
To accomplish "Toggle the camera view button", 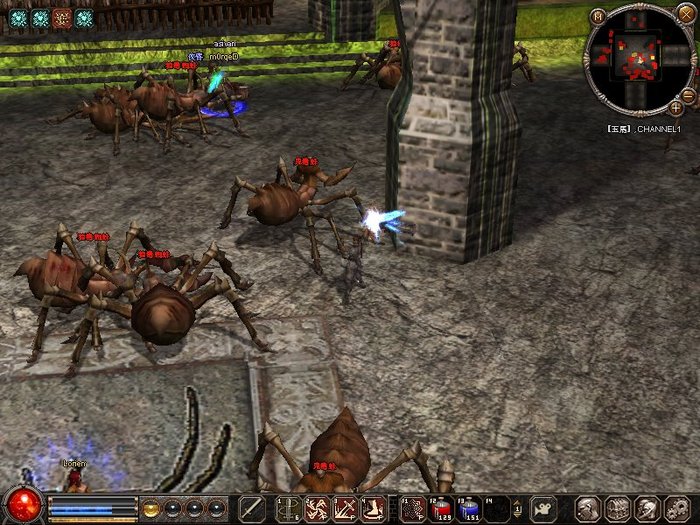I will [x=543, y=508].
